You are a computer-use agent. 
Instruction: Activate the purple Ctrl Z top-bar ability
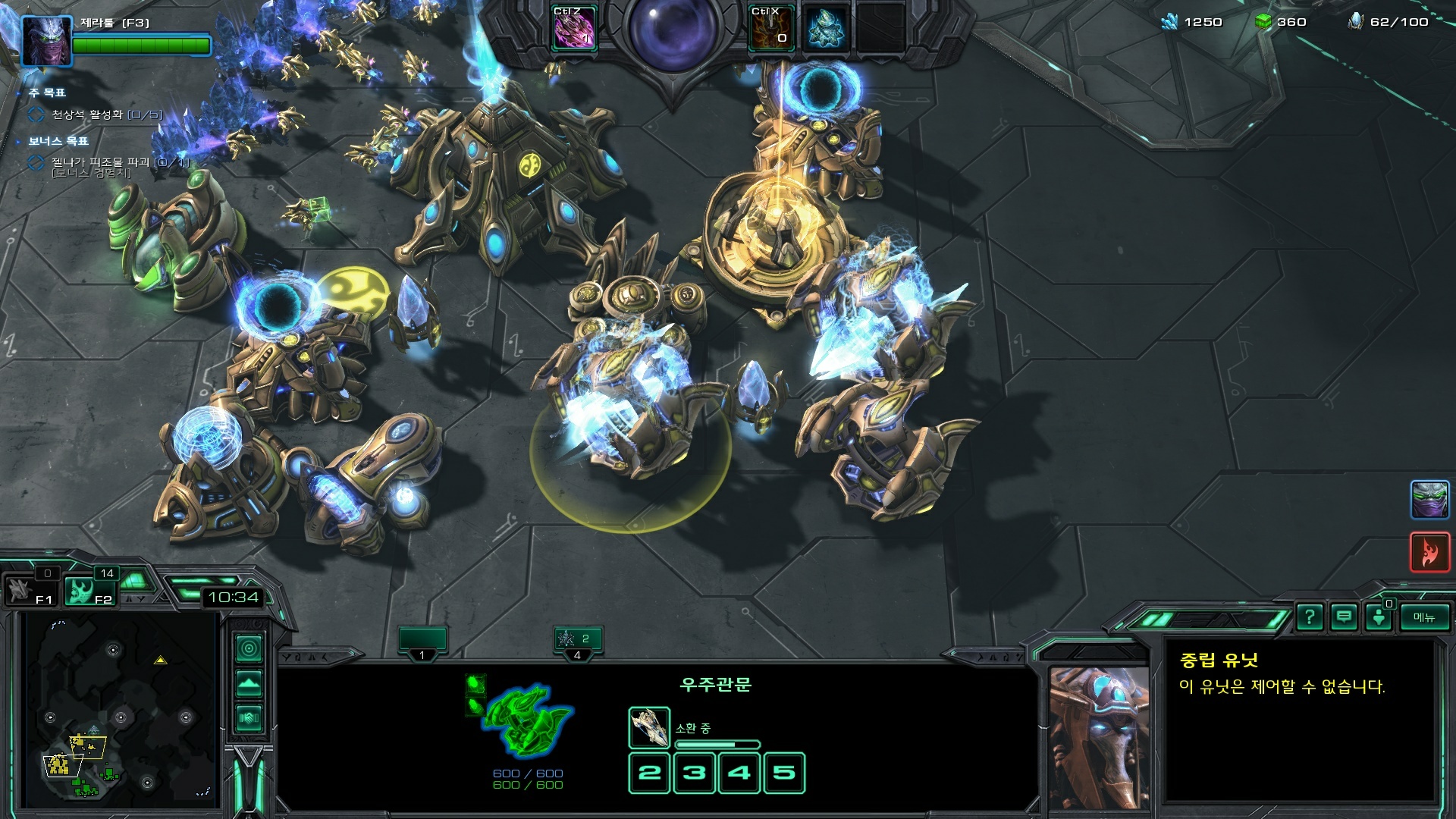[574, 29]
